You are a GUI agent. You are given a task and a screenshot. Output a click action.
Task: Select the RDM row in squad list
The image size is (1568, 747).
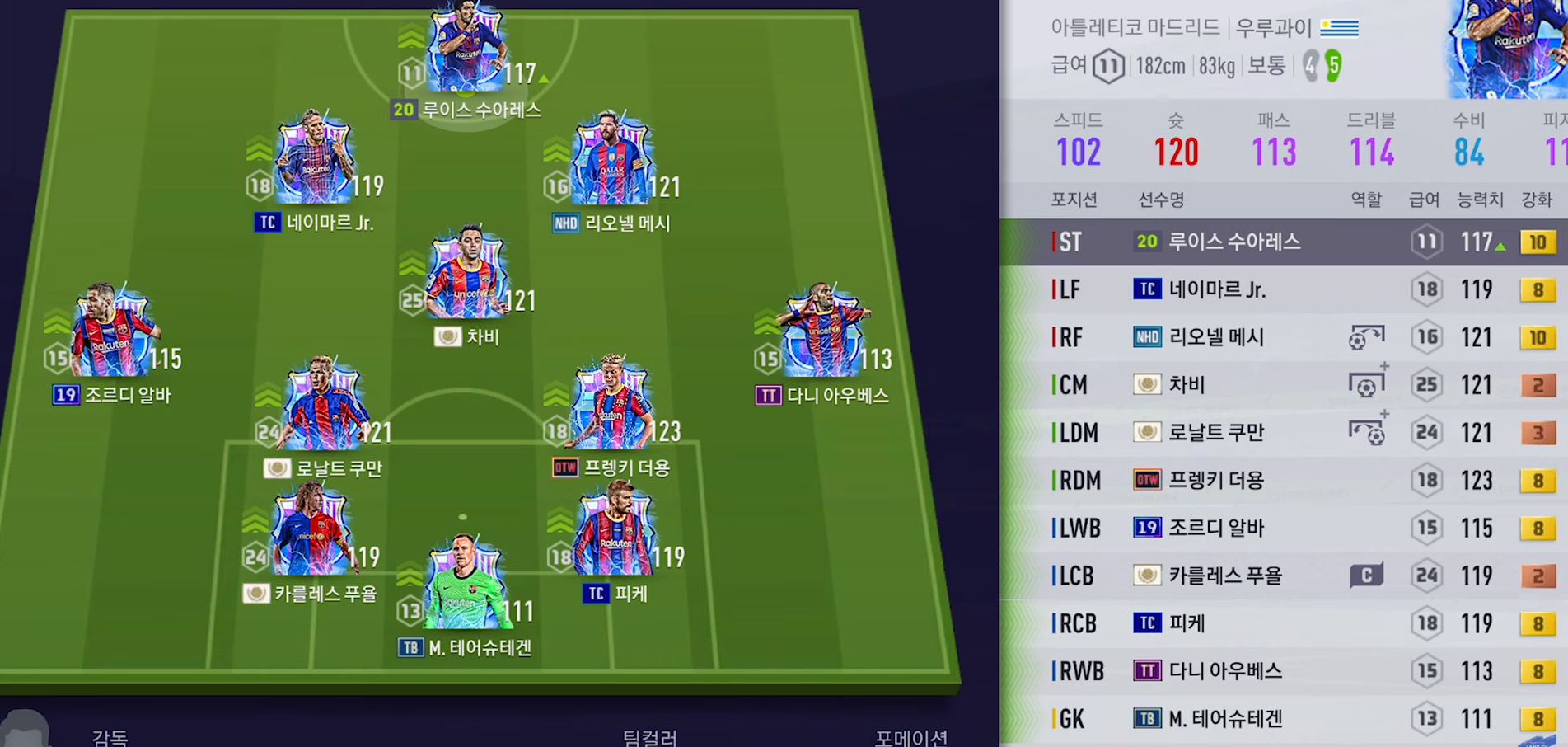pos(1284,480)
